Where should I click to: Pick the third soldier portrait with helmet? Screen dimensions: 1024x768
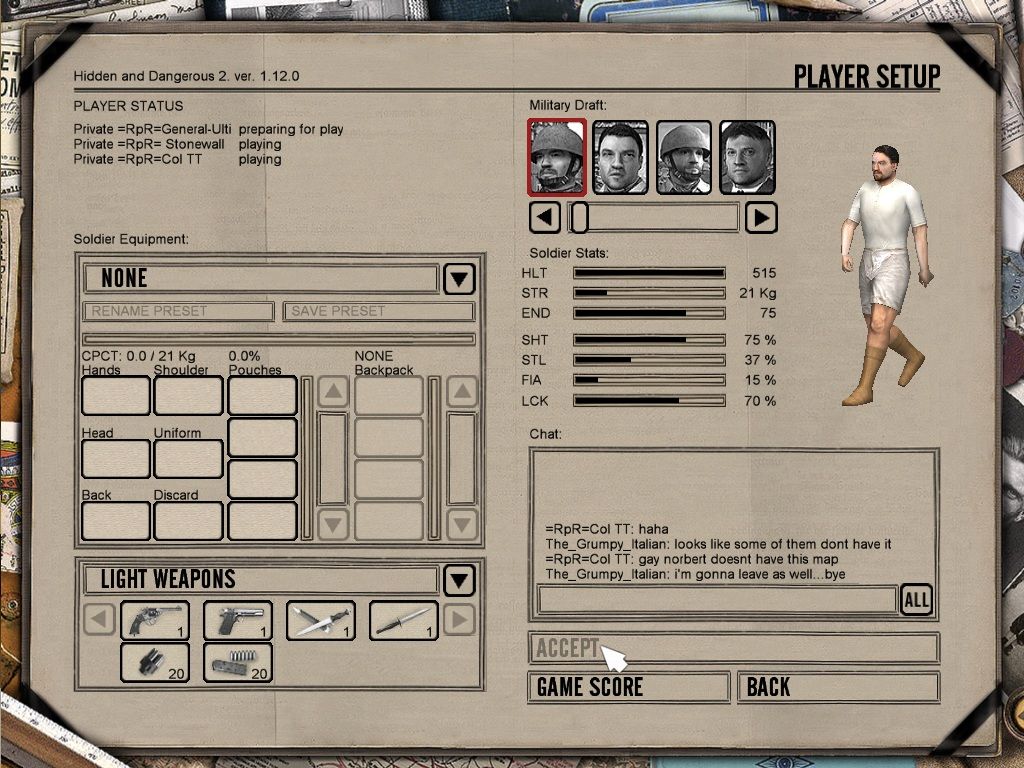point(684,157)
